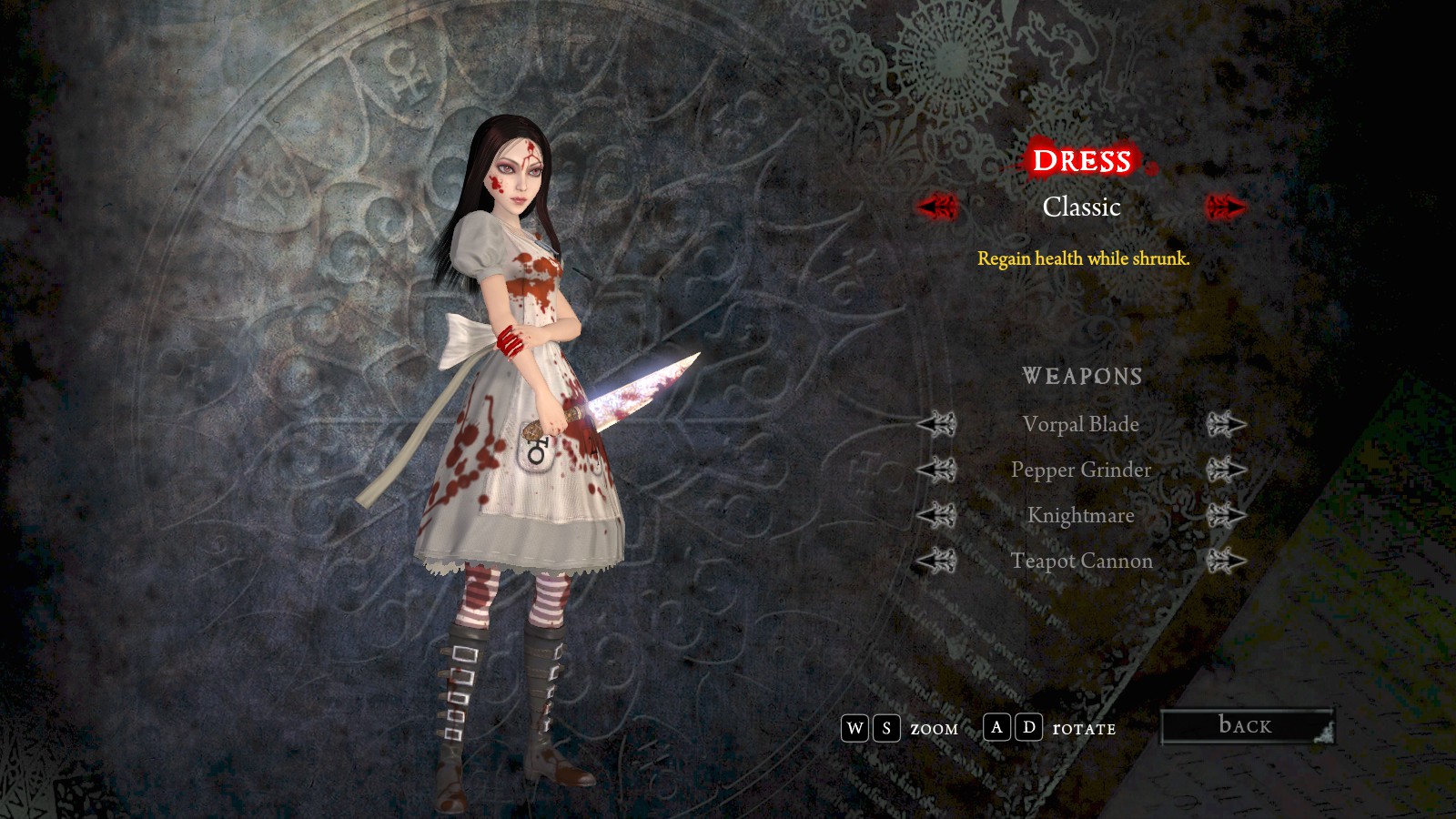
Task: Select the next dress with the right red arrow
Action: coord(1225,207)
